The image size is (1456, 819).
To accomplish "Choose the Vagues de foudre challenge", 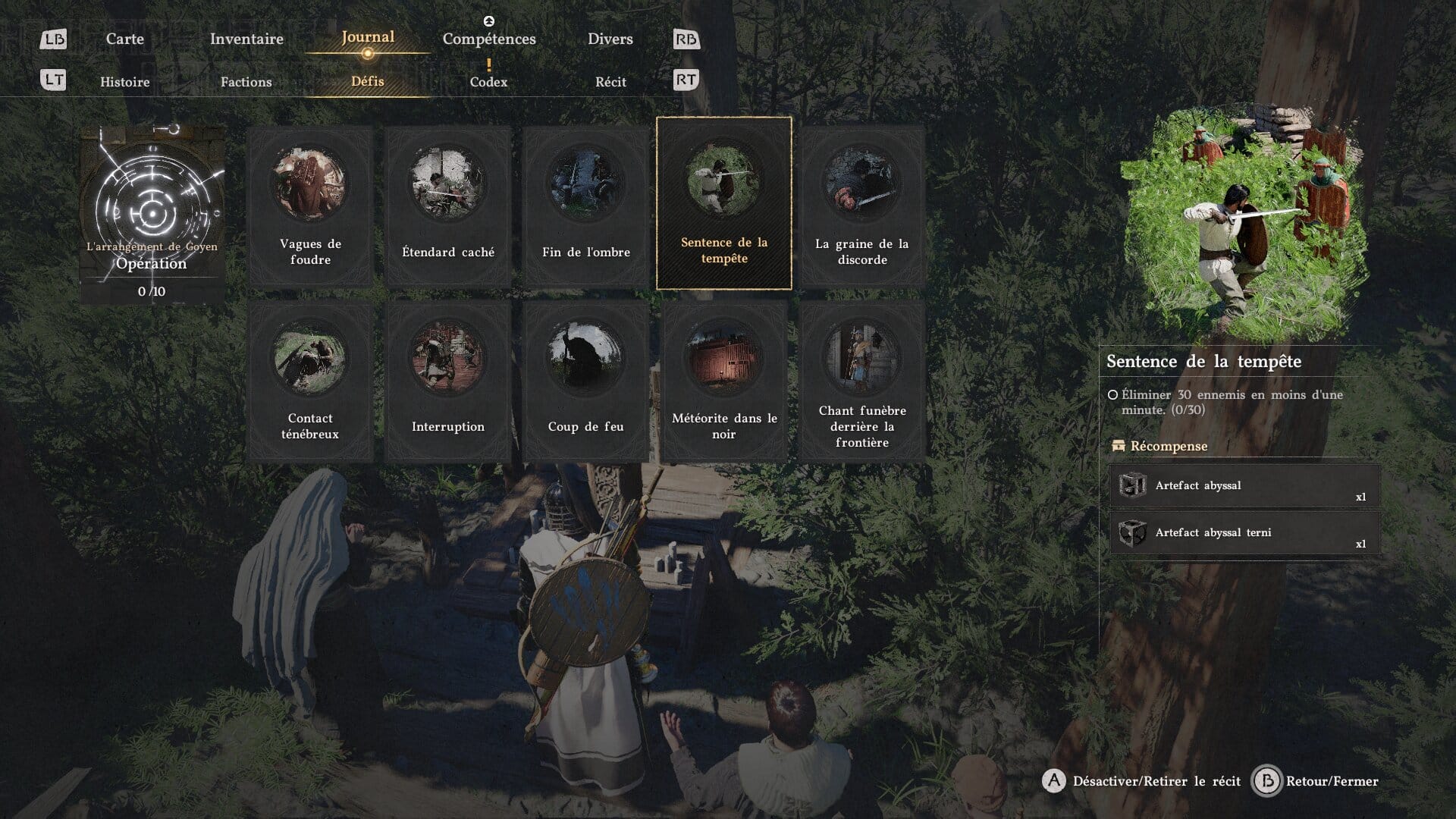I will [x=310, y=206].
